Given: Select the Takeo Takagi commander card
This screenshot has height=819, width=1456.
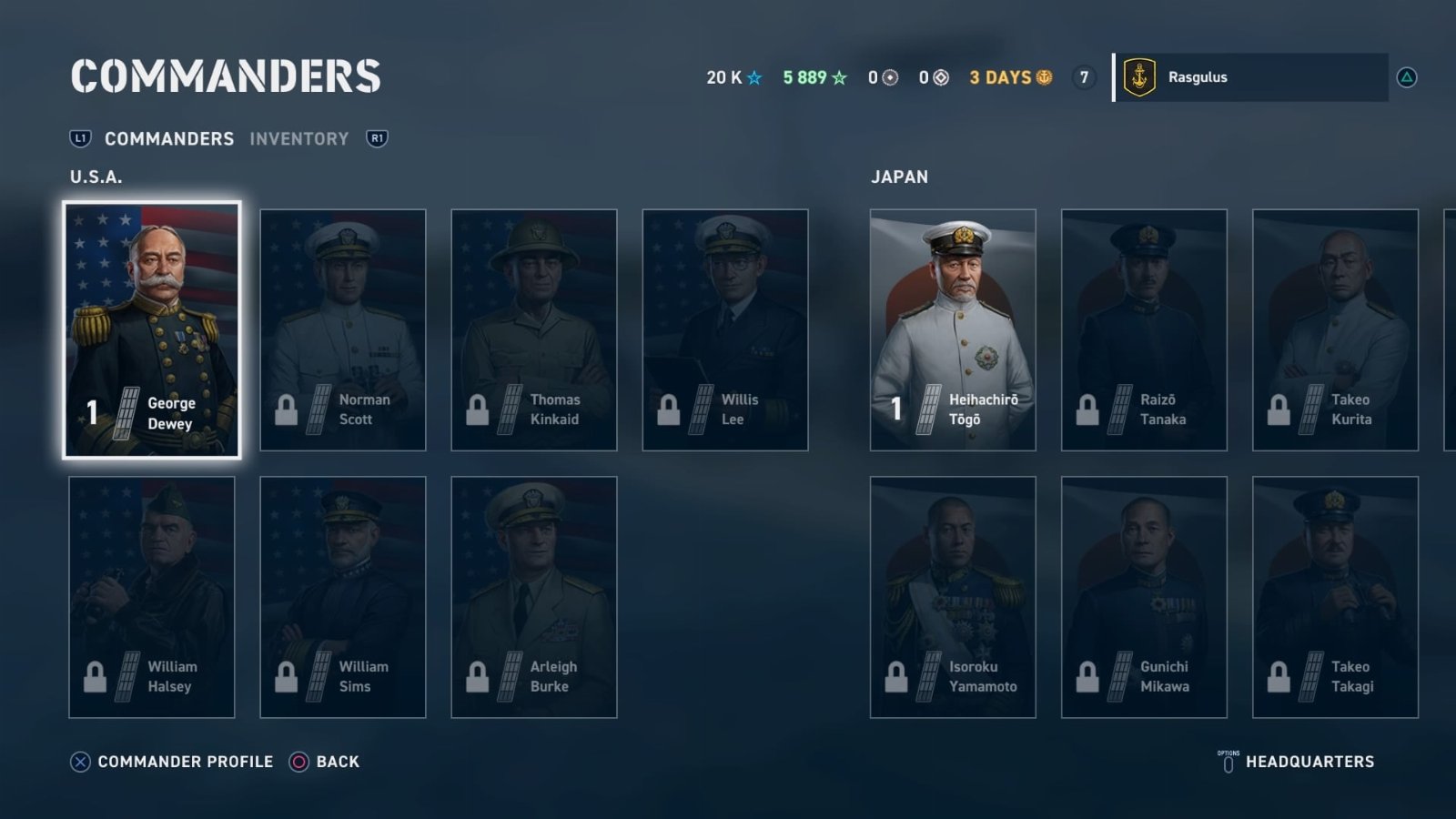Looking at the screenshot, I should point(1335,597).
